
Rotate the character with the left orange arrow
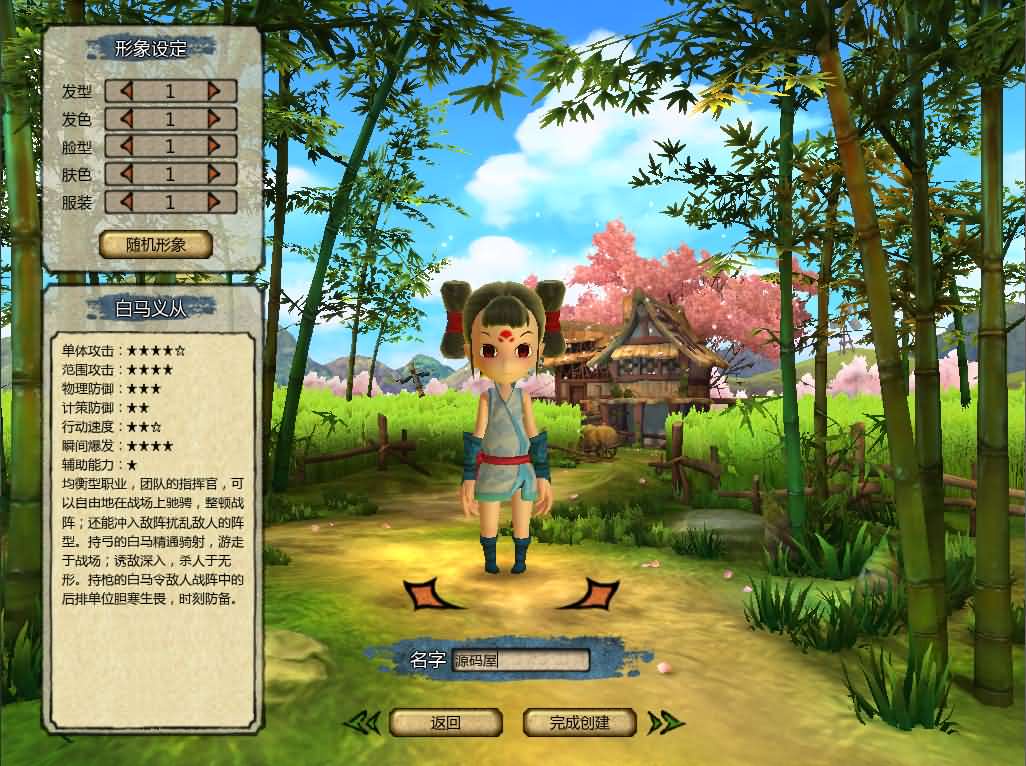pyautogui.click(x=430, y=594)
